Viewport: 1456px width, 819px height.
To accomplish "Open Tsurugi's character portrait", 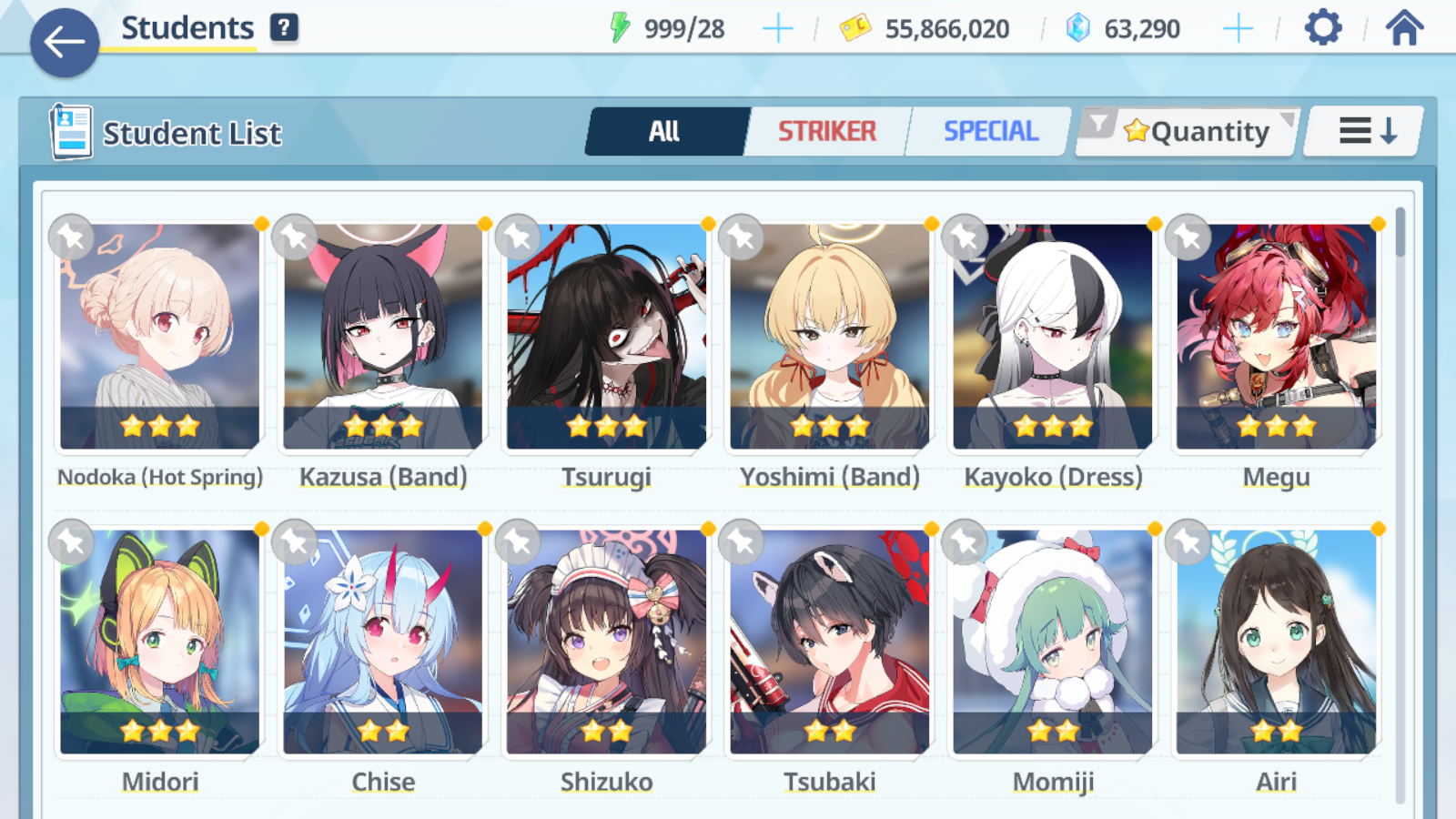I will tap(606, 337).
